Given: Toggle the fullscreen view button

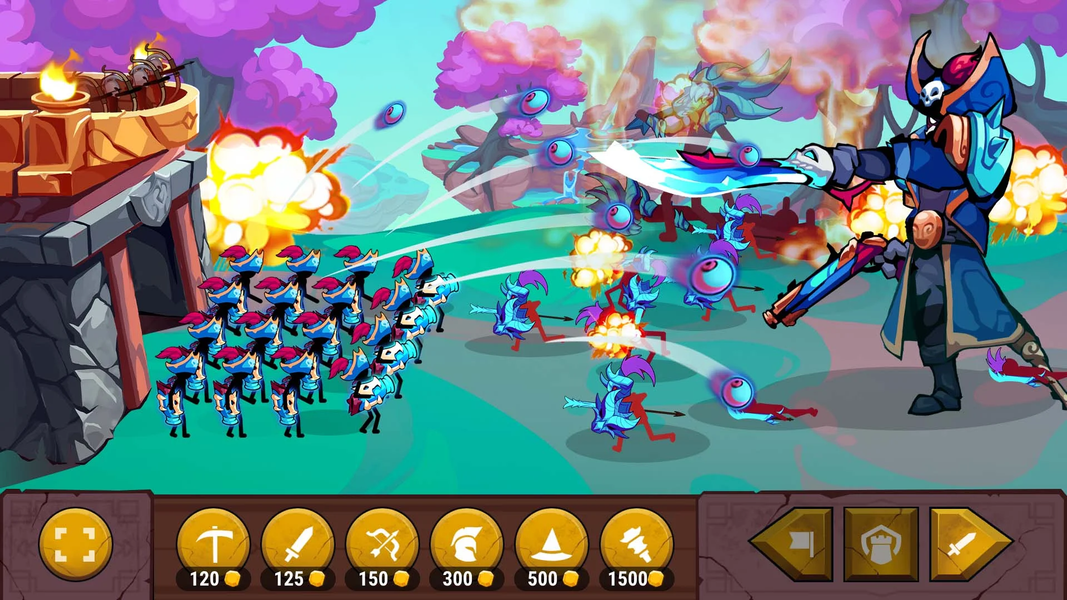Looking at the screenshot, I should 75,545.
